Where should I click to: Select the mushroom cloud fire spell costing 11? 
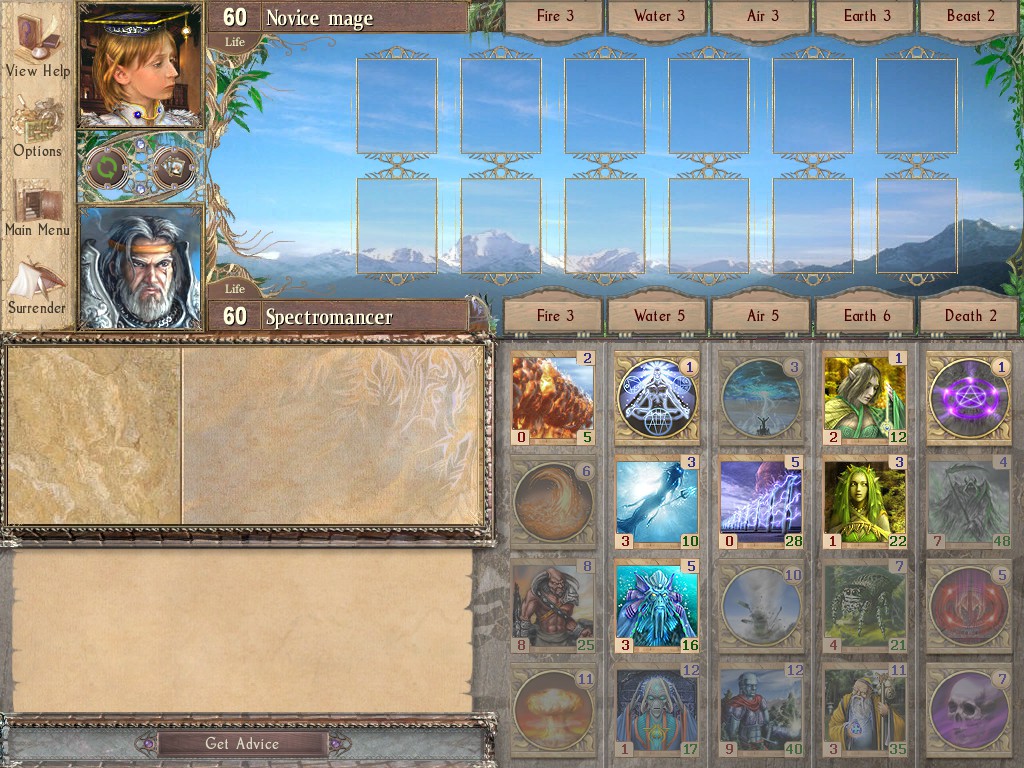click(x=553, y=708)
